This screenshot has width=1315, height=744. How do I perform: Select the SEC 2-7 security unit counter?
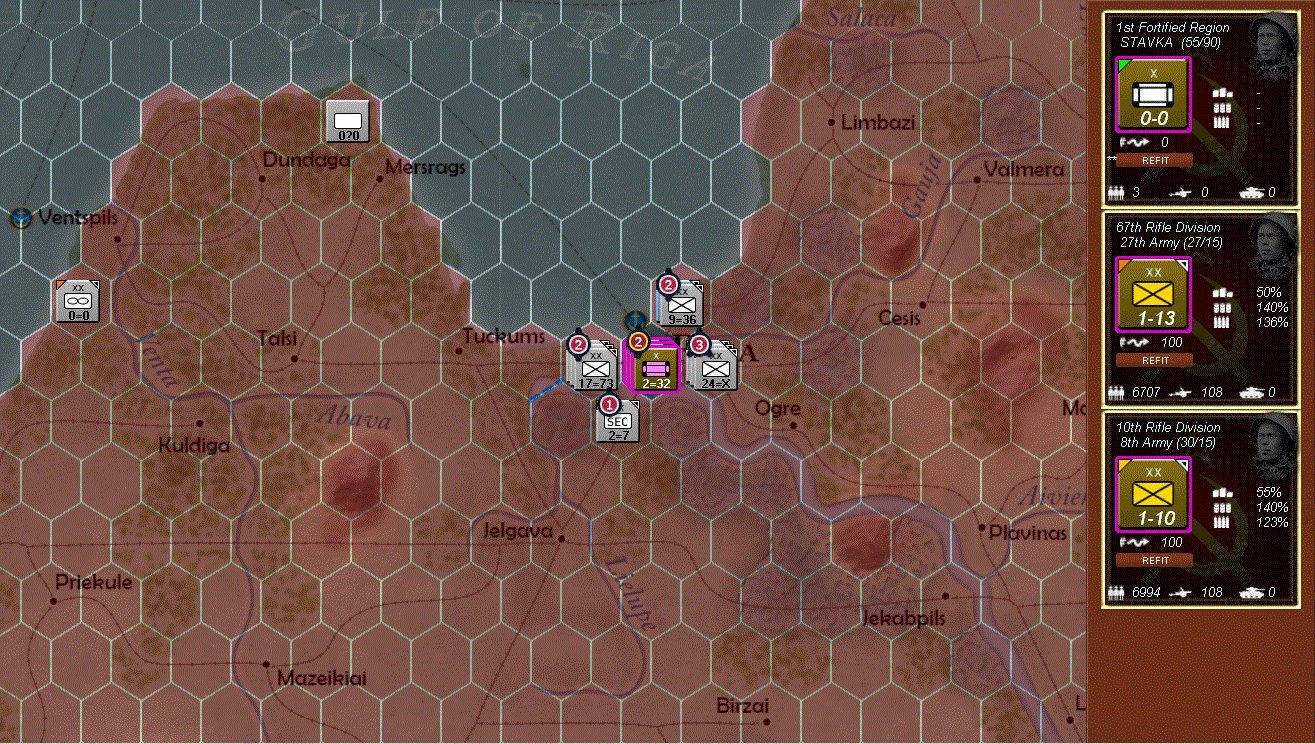pyautogui.click(x=616, y=420)
